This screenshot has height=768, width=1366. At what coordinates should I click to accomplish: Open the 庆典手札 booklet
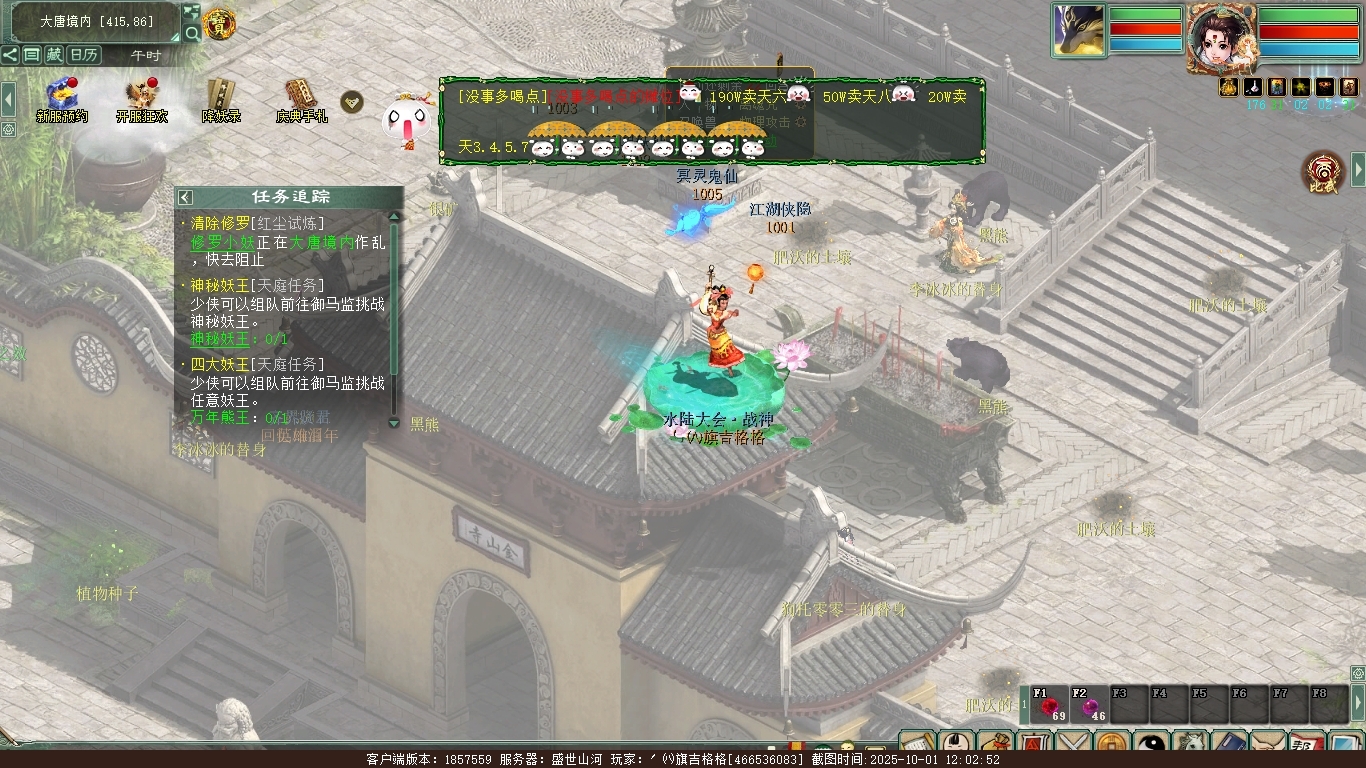pyautogui.click(x=301, y=96)
